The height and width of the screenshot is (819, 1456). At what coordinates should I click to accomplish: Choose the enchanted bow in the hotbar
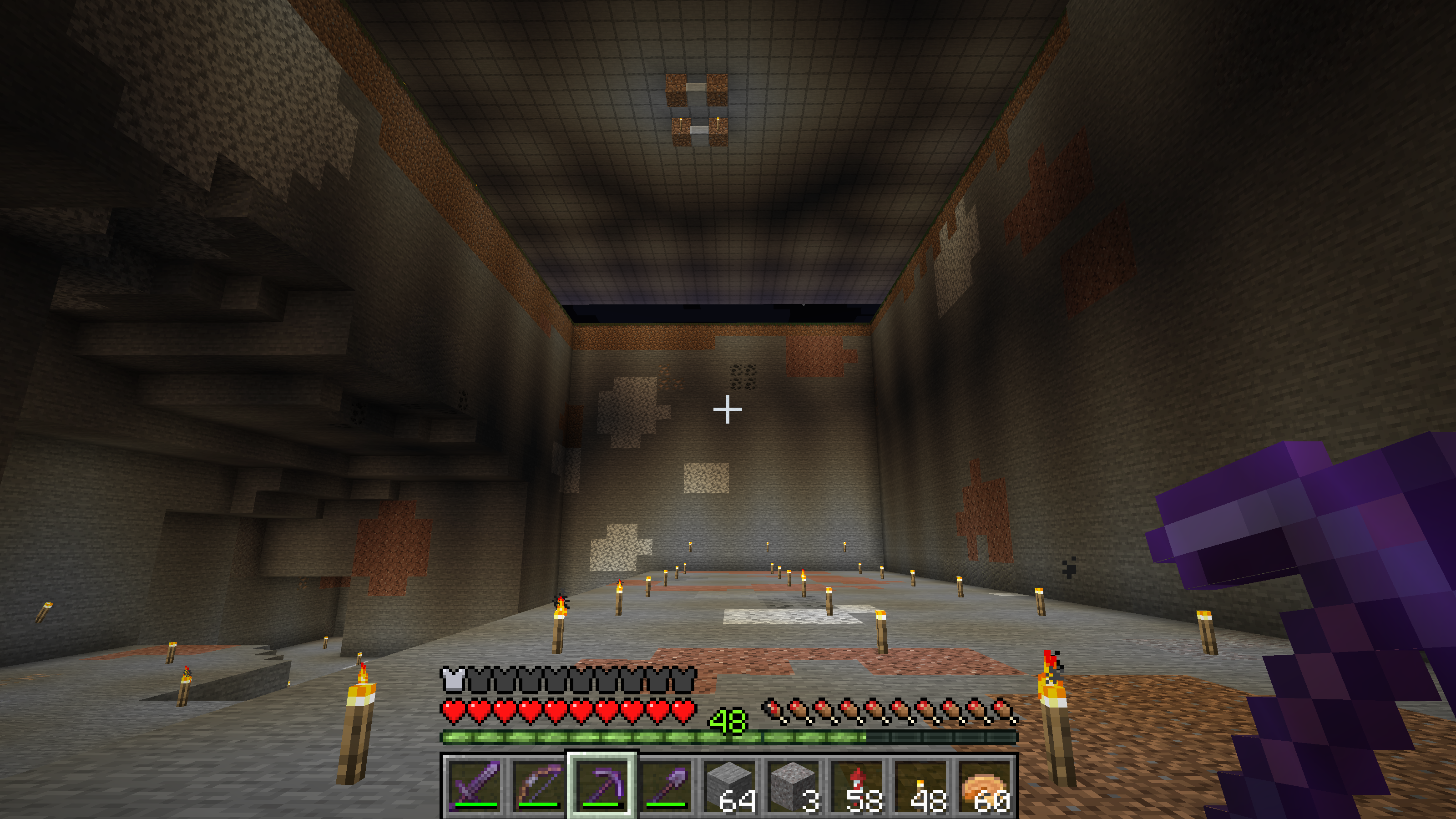tap(539, 785)
